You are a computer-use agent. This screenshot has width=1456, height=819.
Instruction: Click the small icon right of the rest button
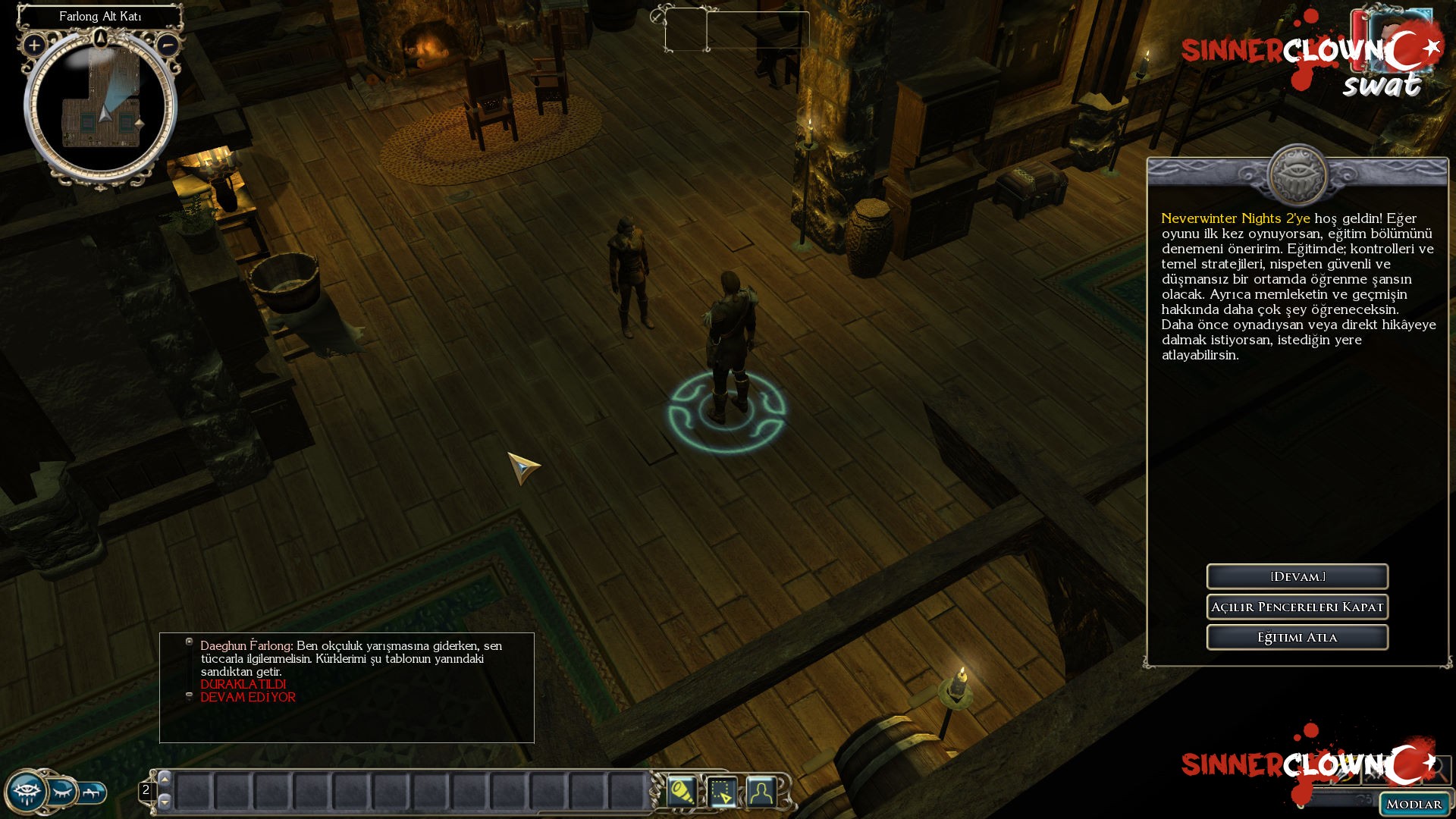pyautogui.click(x=93, y=792)
